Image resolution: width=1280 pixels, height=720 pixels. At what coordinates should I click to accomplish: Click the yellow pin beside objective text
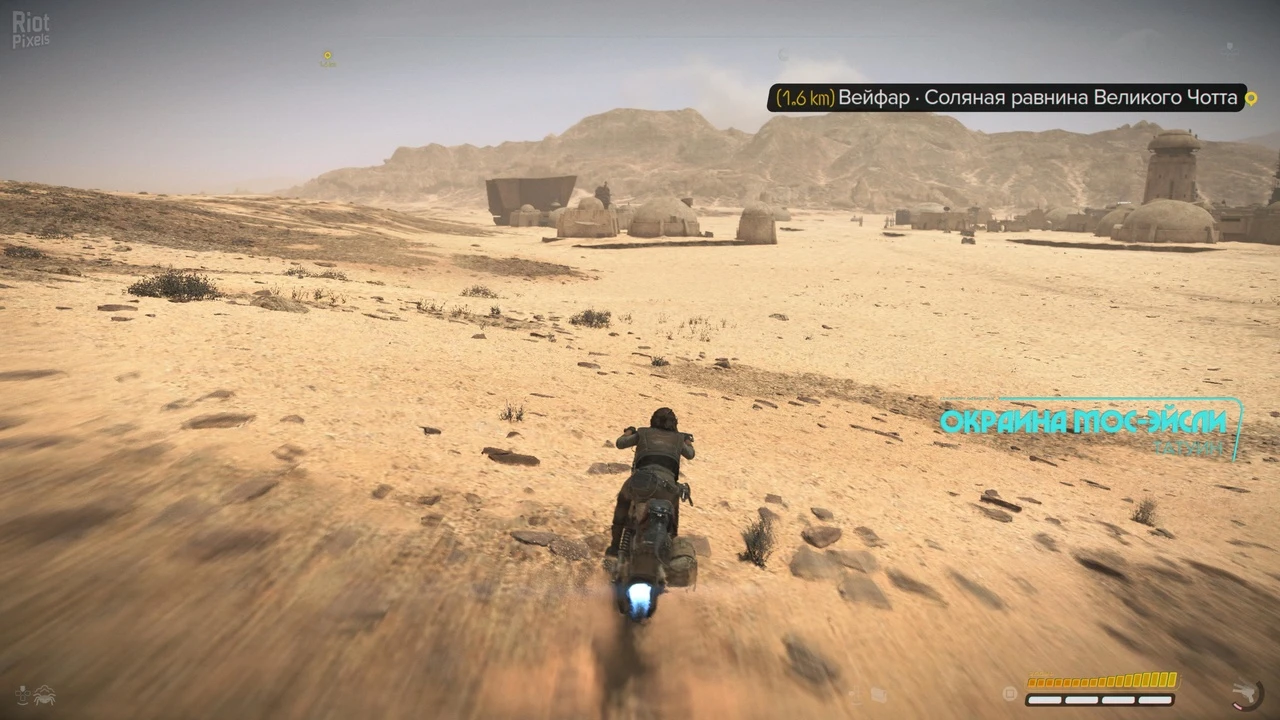pos(1249,98)
